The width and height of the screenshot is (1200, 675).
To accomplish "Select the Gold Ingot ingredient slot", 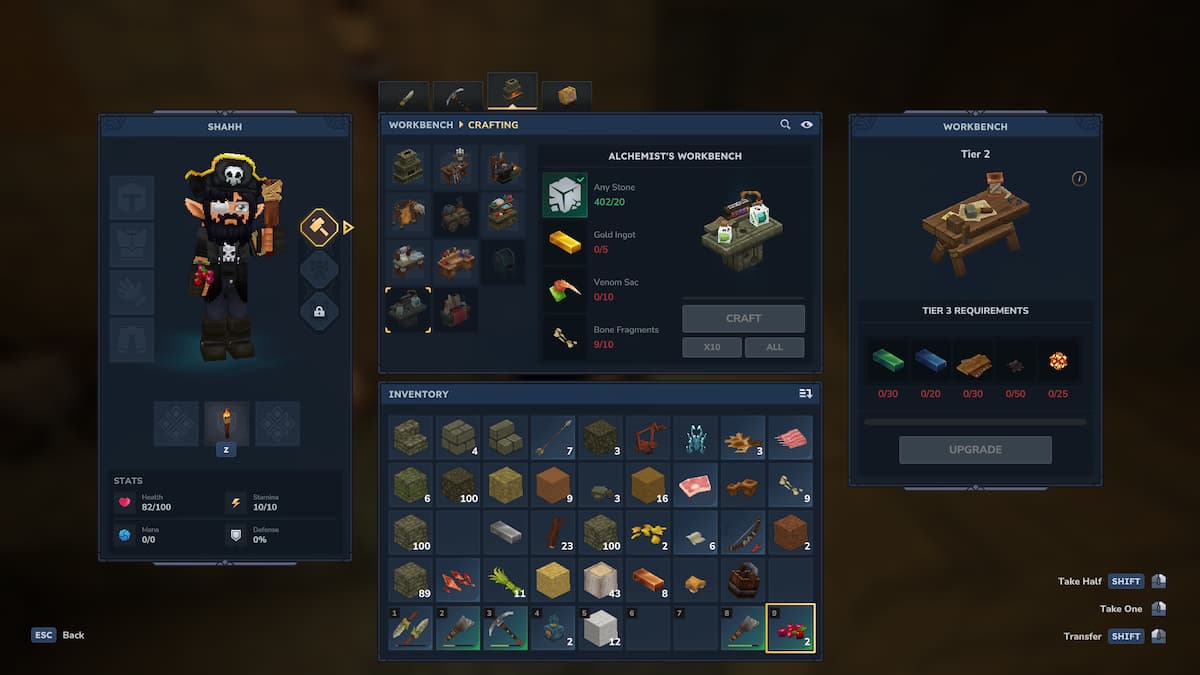I will [x=565, y=241].
